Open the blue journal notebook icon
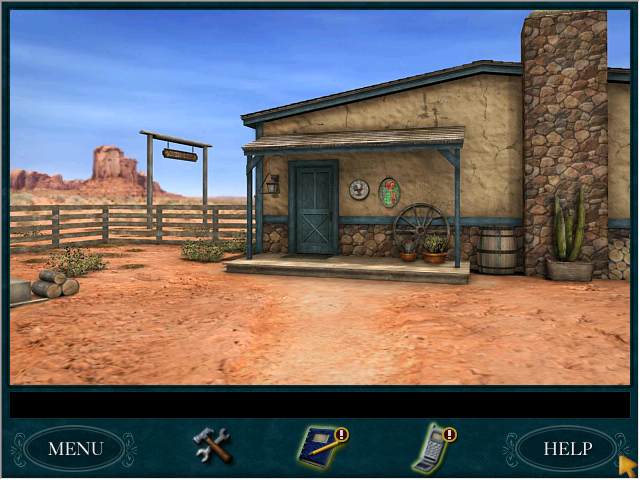 click(321, 447)
